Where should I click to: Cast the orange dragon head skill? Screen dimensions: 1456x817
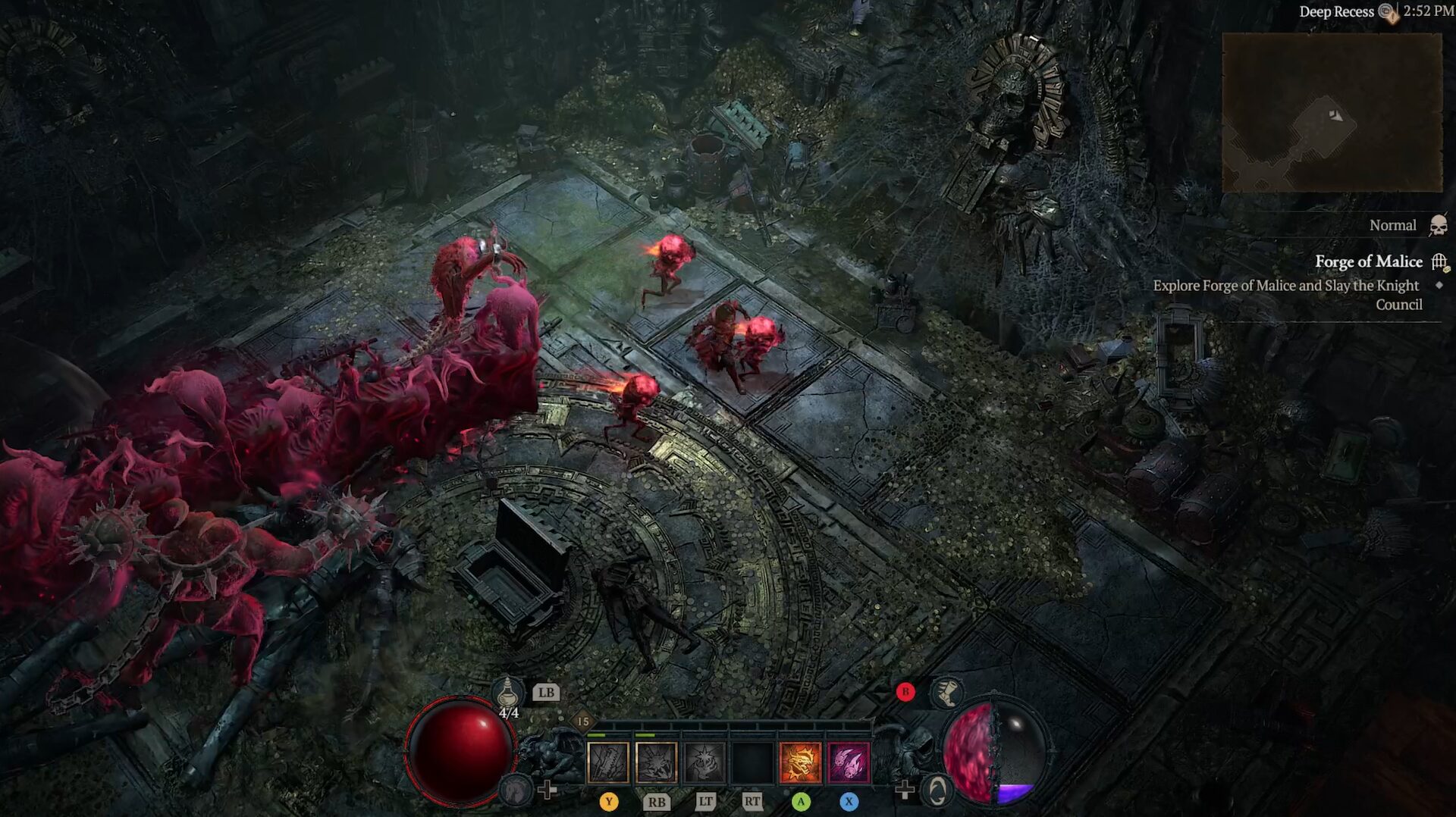[800, 762]
